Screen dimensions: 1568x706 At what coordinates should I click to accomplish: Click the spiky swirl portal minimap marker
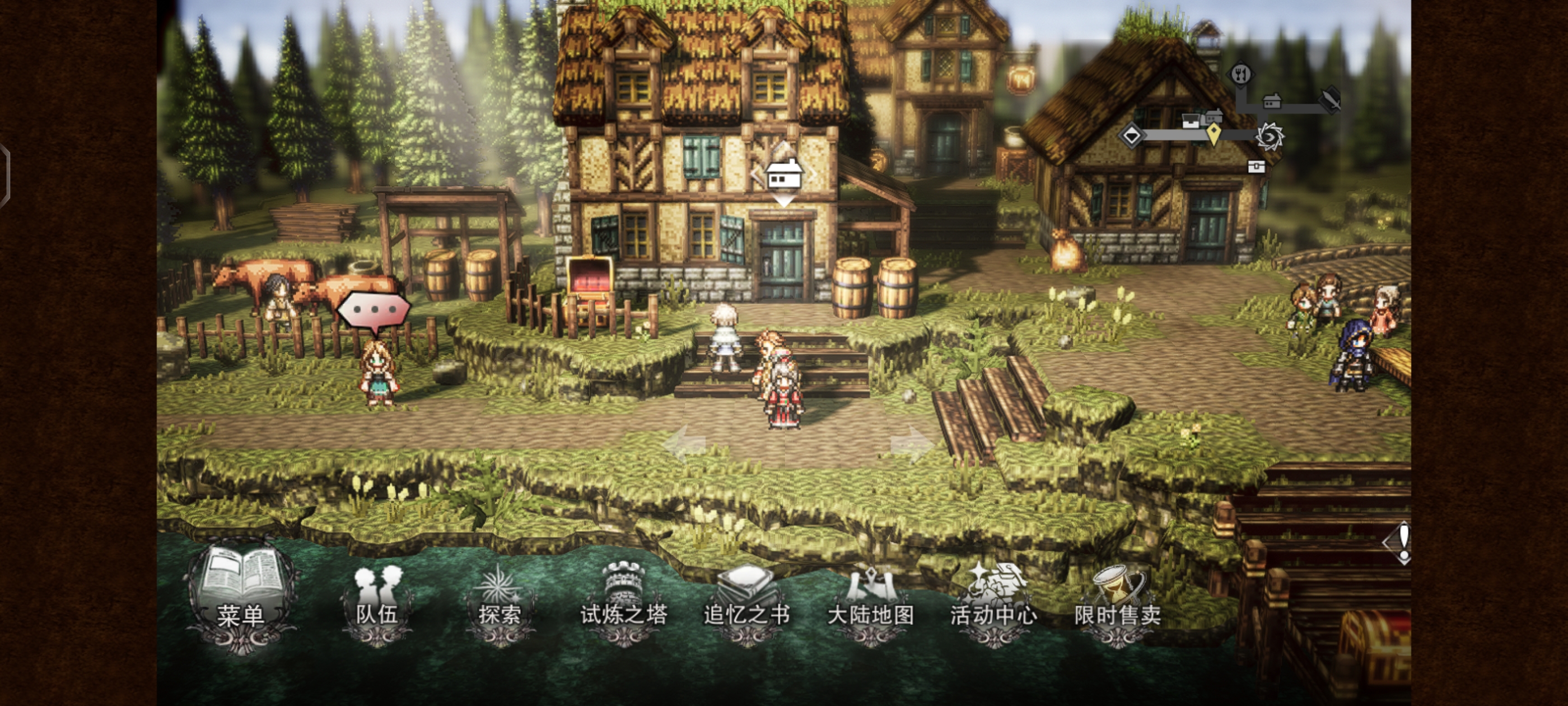click(x=1270, y=137)
